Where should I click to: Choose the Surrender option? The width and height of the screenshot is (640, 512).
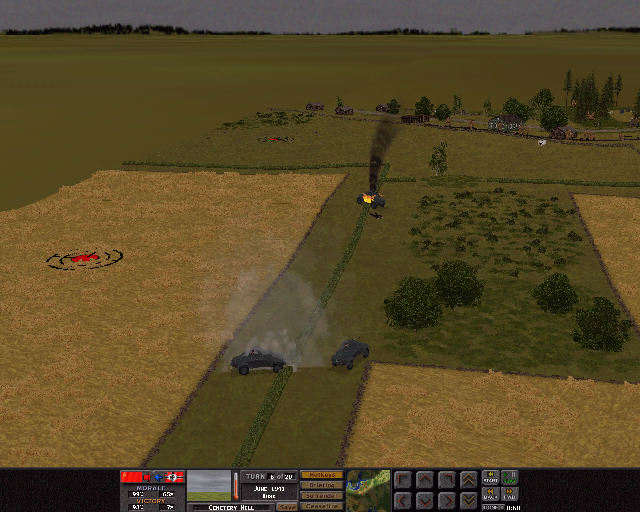pyautogui.click(x=321, y=496)
